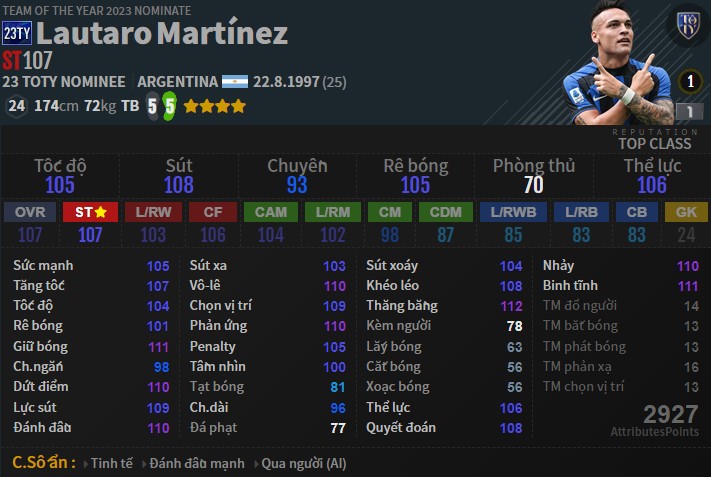This screenshot has height=477, width=711.
Task: Click the Argentina flag icon
Action: 235,81
